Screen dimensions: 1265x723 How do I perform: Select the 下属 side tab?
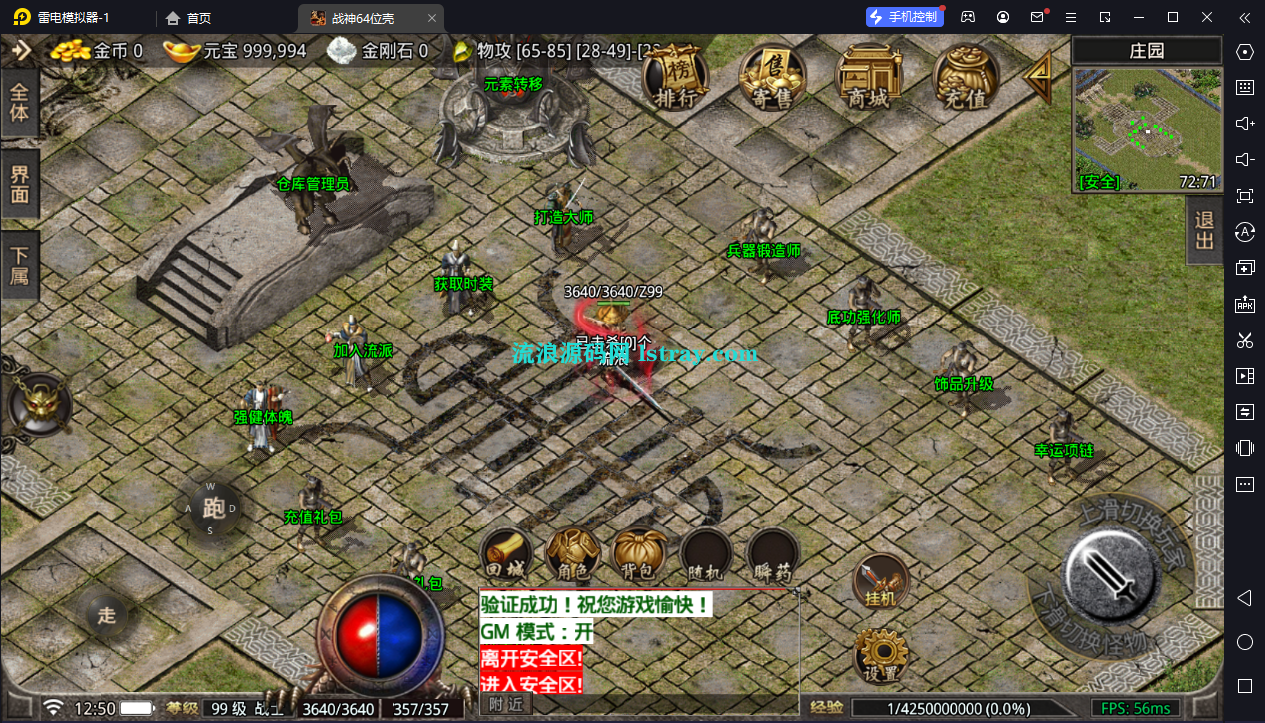[x=19, y=265]
